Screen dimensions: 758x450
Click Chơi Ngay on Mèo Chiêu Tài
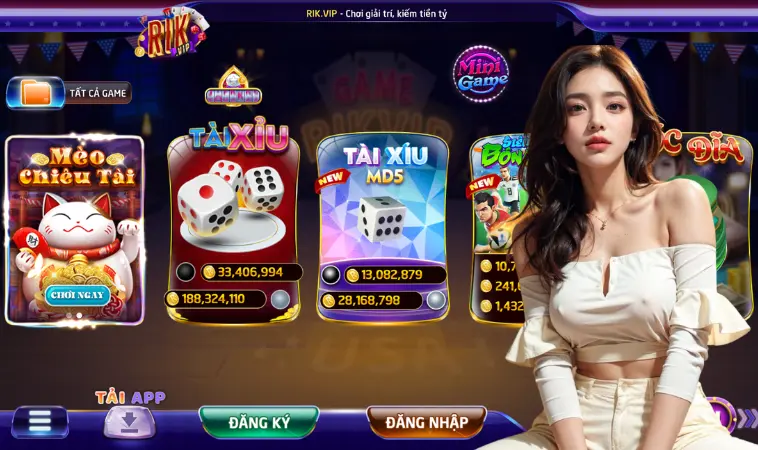click(77, 294)
